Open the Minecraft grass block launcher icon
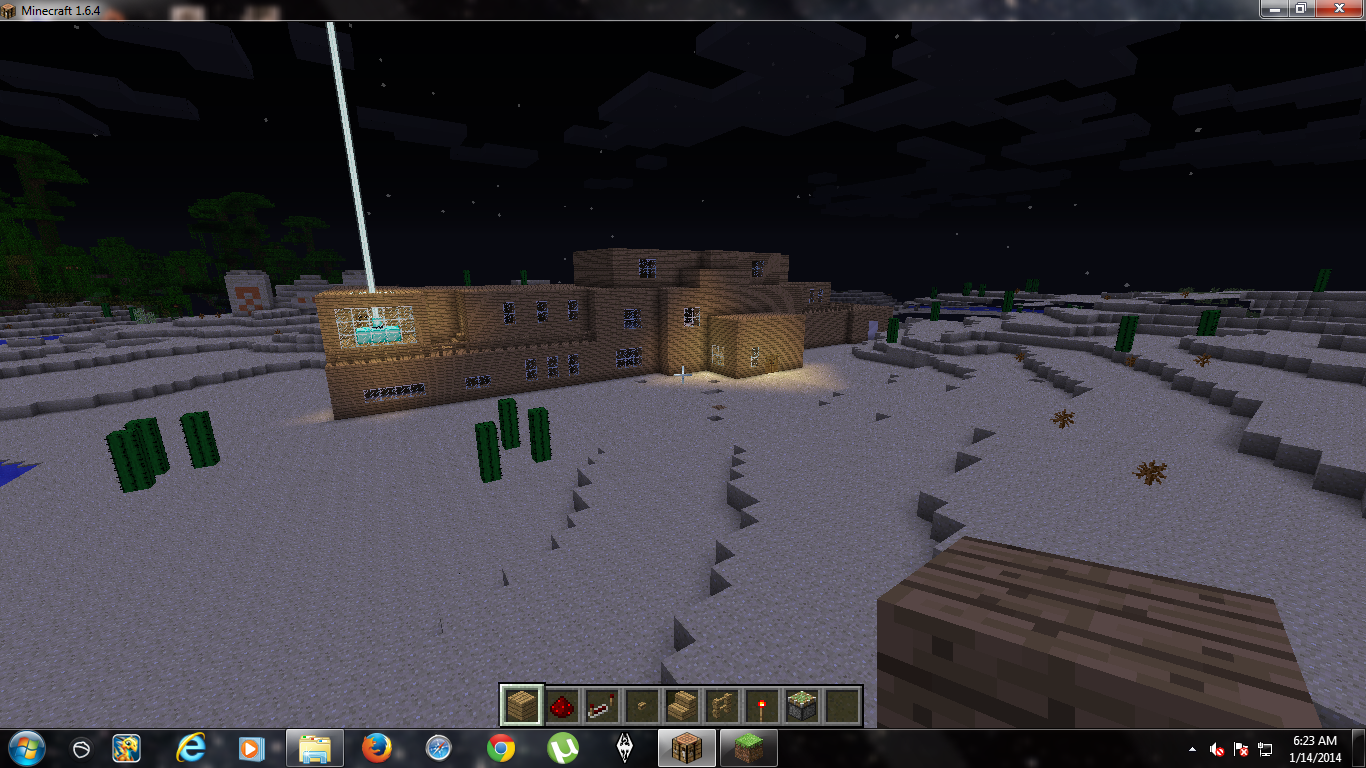Screen dimensions: 1366x768 748,747
